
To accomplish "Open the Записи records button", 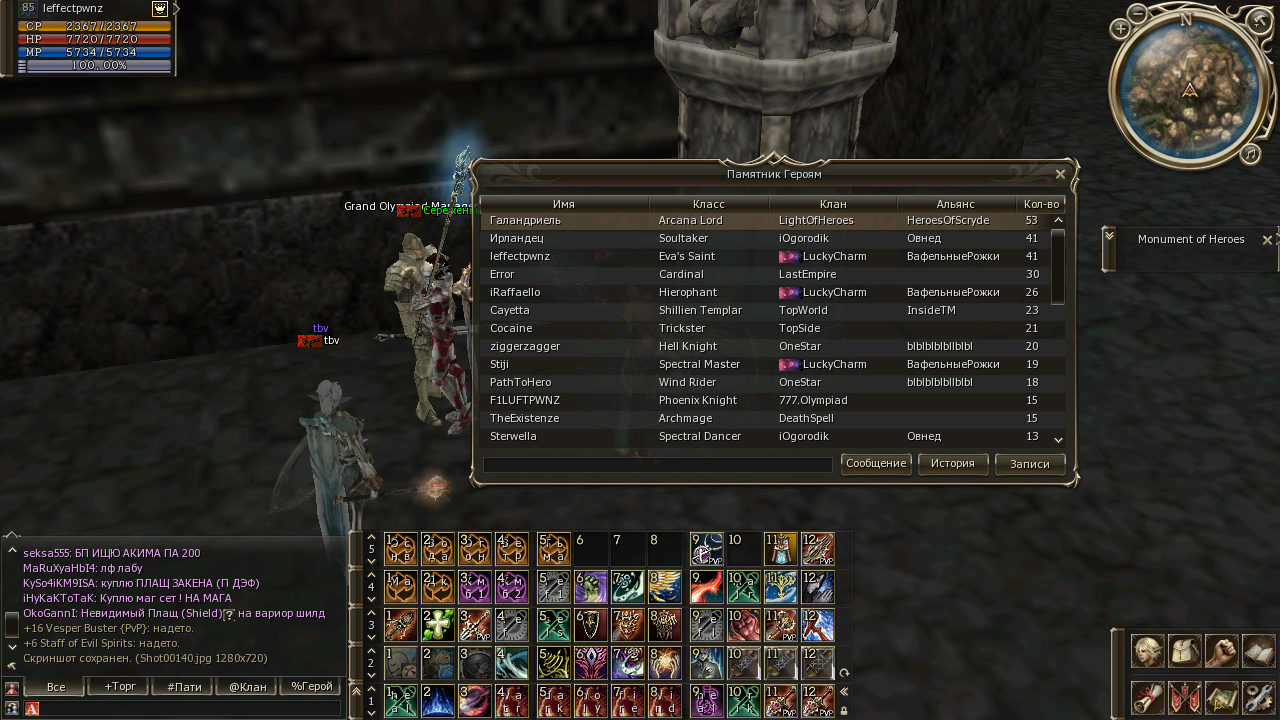I will 1030,464.
